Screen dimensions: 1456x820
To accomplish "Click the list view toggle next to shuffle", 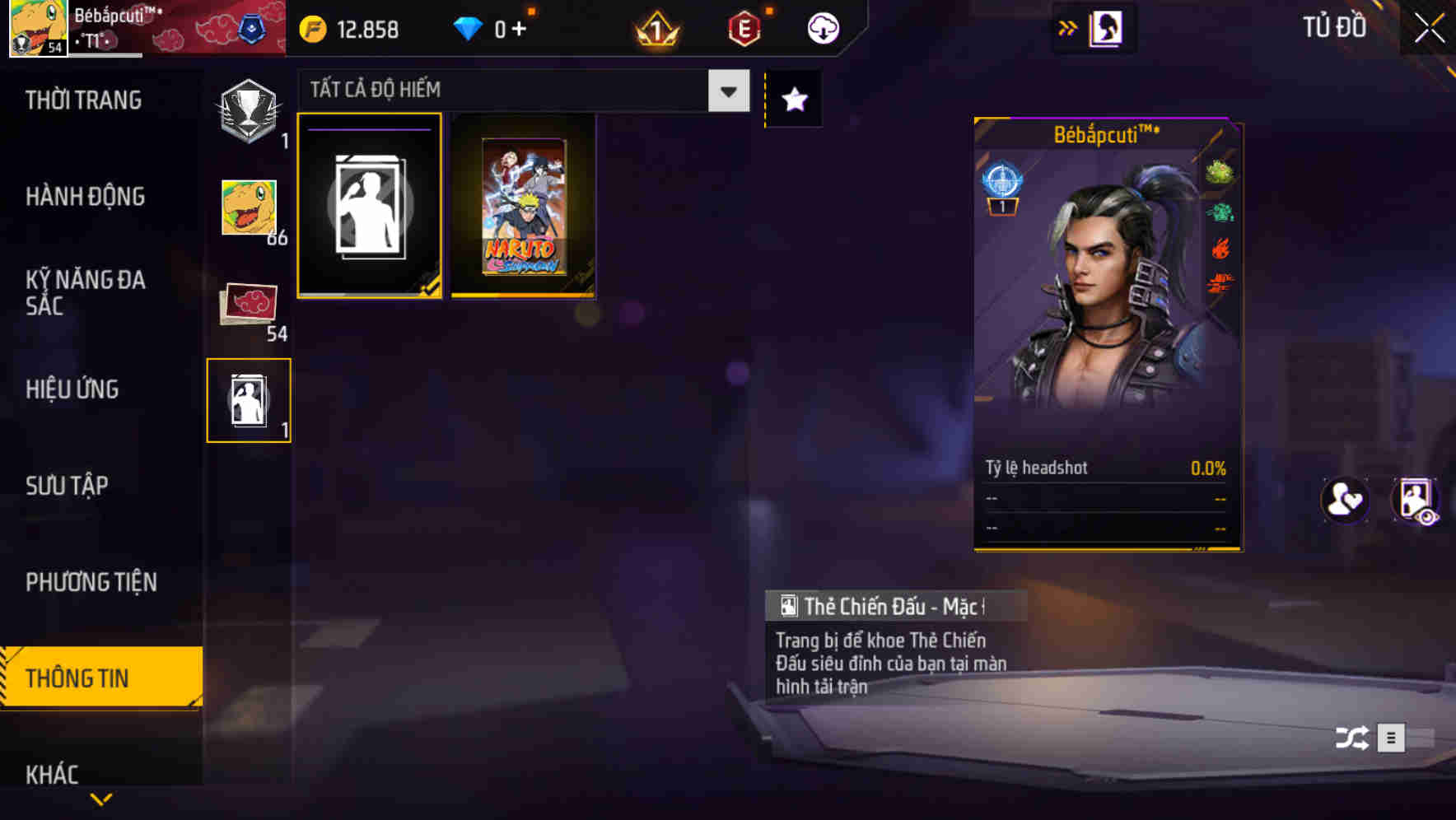I will pos(1392,738).
